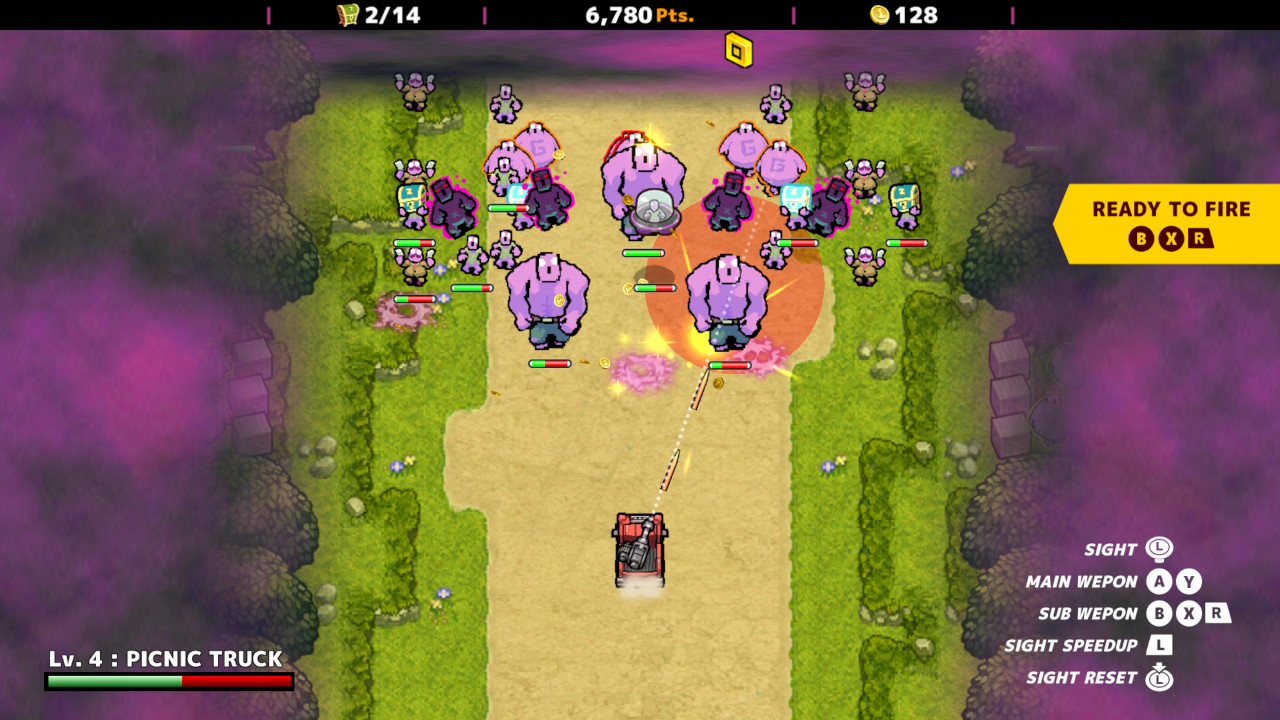Image resolution: width=1280 pixels, height=720 pixels.
Task: Click the 6,780 Pts. score display
Action: click(640, 15)
